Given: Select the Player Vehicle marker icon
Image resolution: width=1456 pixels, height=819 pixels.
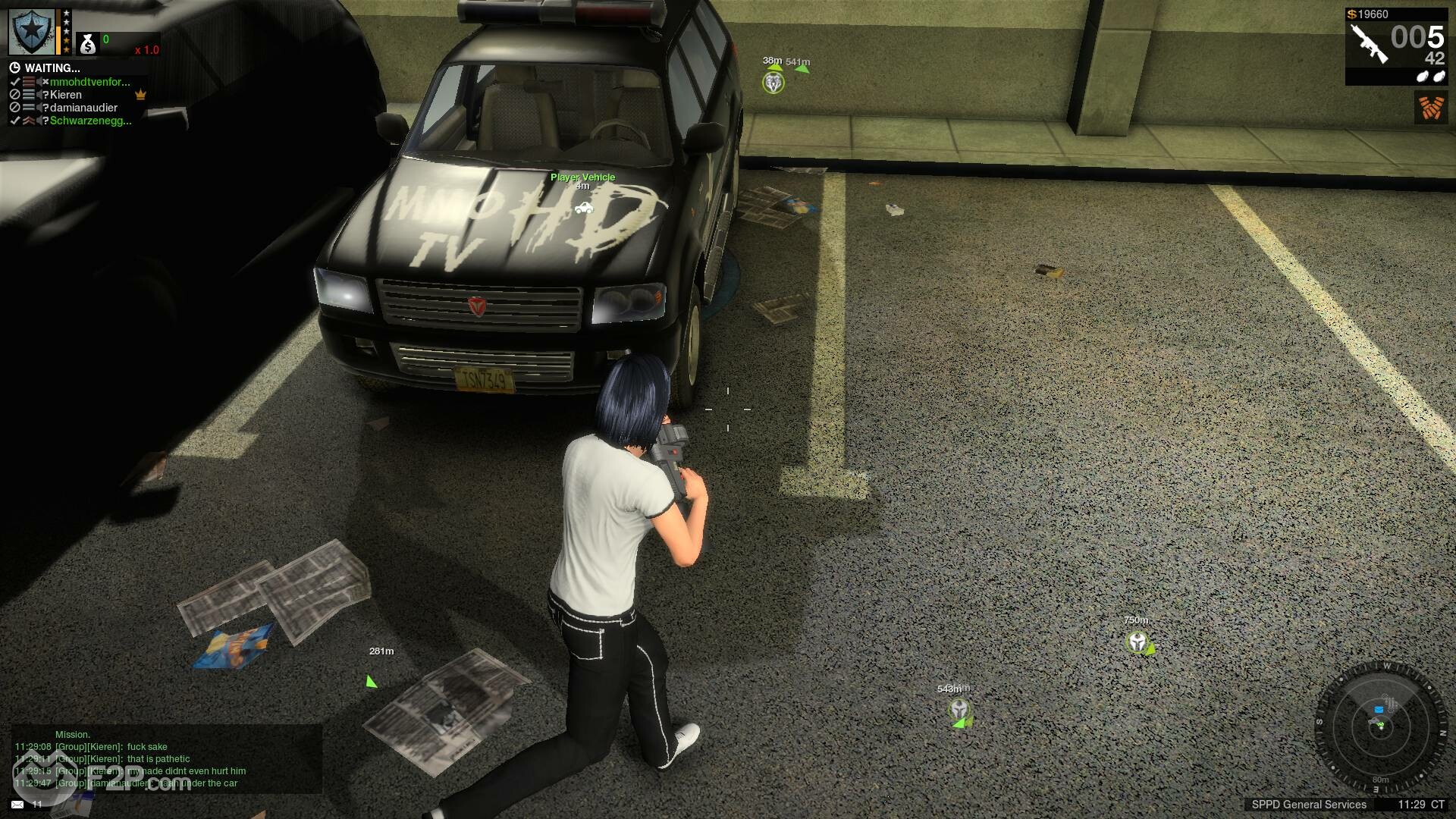Looking at the screenshot, I should pyautogui.click(x=583, y=207).
